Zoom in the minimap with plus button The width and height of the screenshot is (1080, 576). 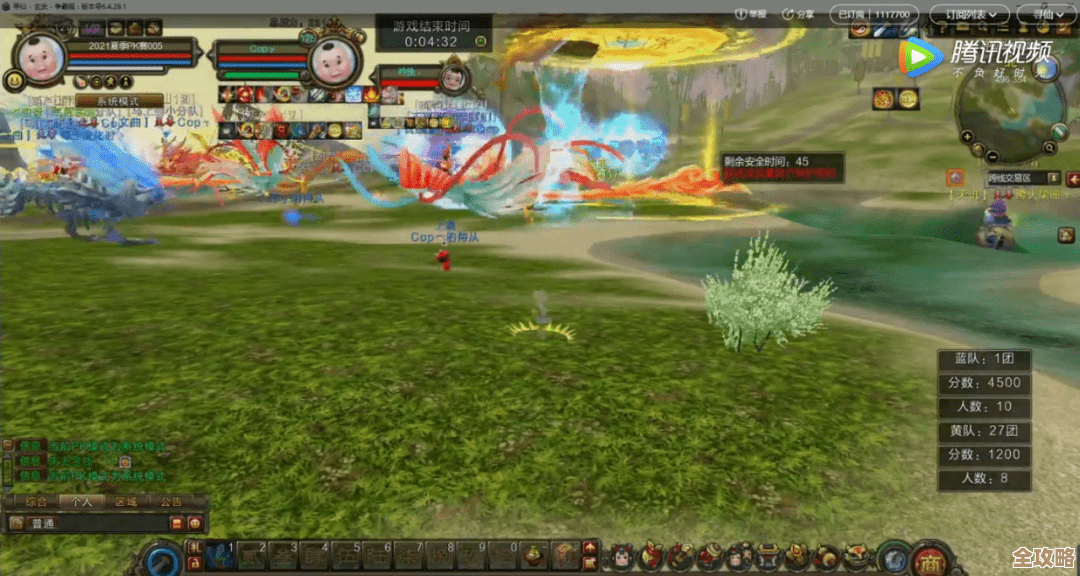coord(966,136)
